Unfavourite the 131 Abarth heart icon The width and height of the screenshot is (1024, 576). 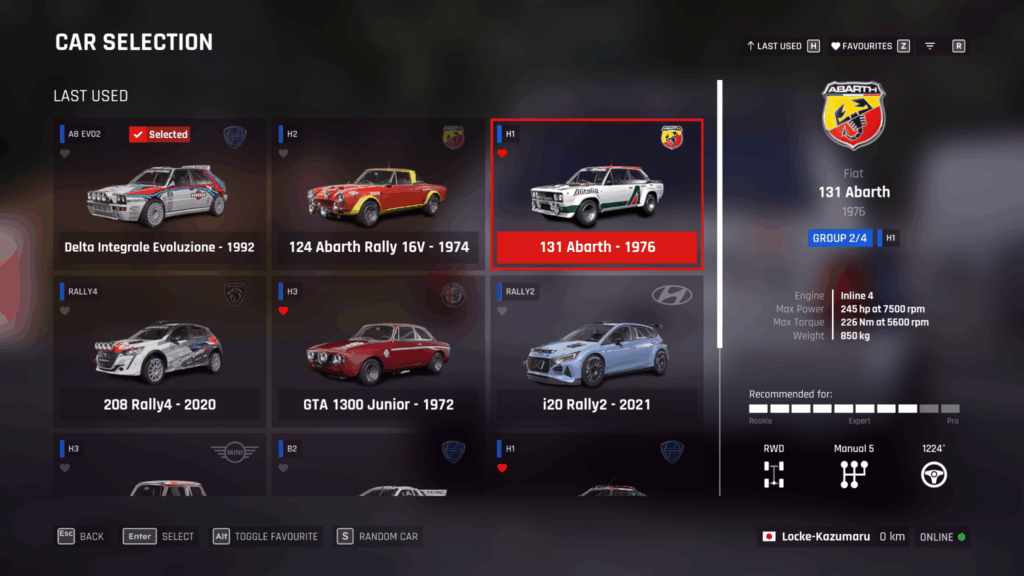[502, 154]
